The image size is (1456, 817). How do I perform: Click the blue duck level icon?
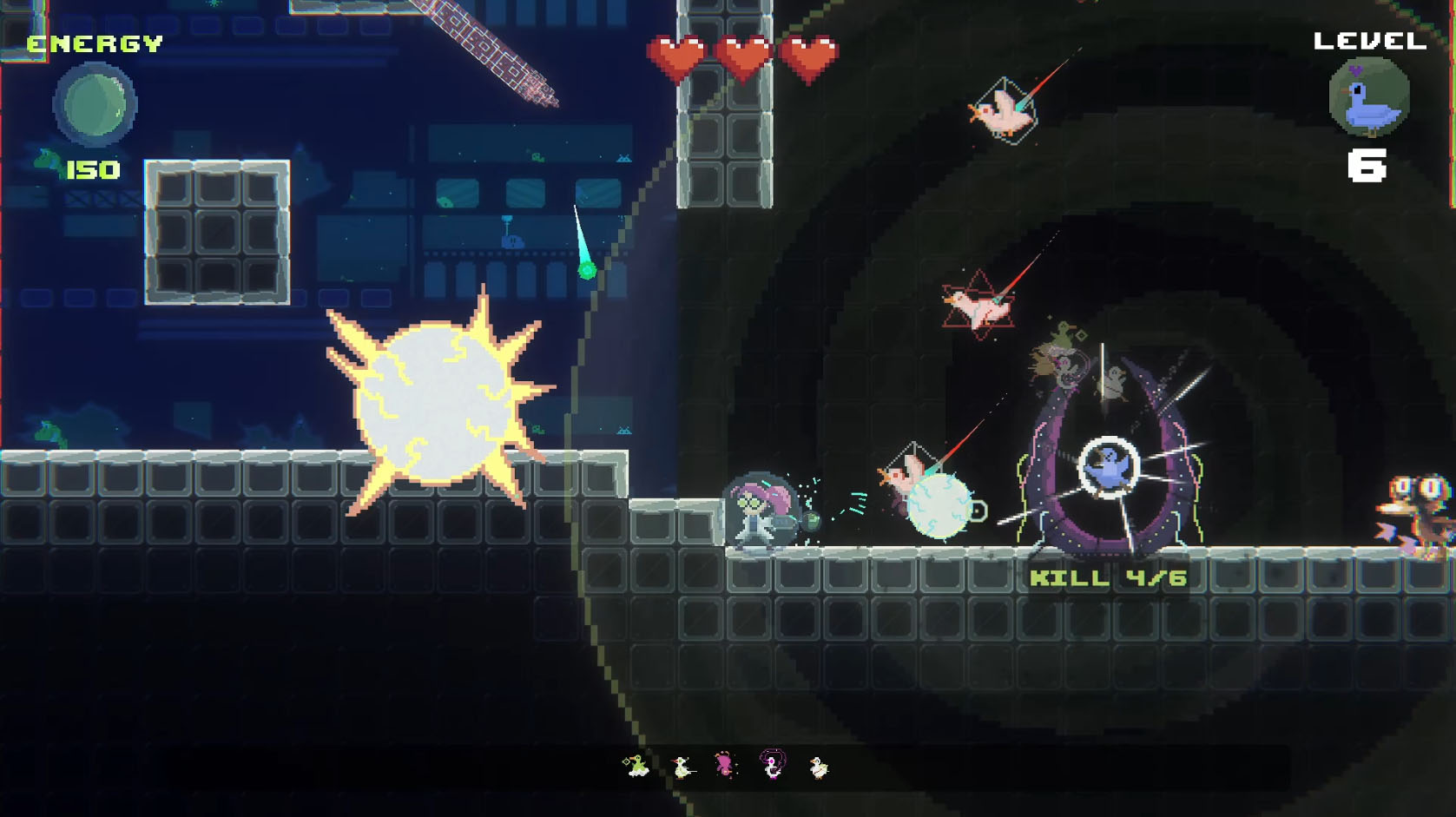(1369, 97)
